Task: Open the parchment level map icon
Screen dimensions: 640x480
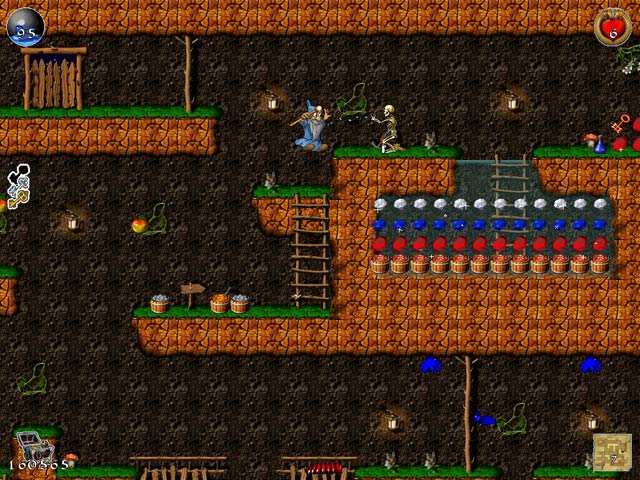Action: pyautogui.click(x=612, y=452)
